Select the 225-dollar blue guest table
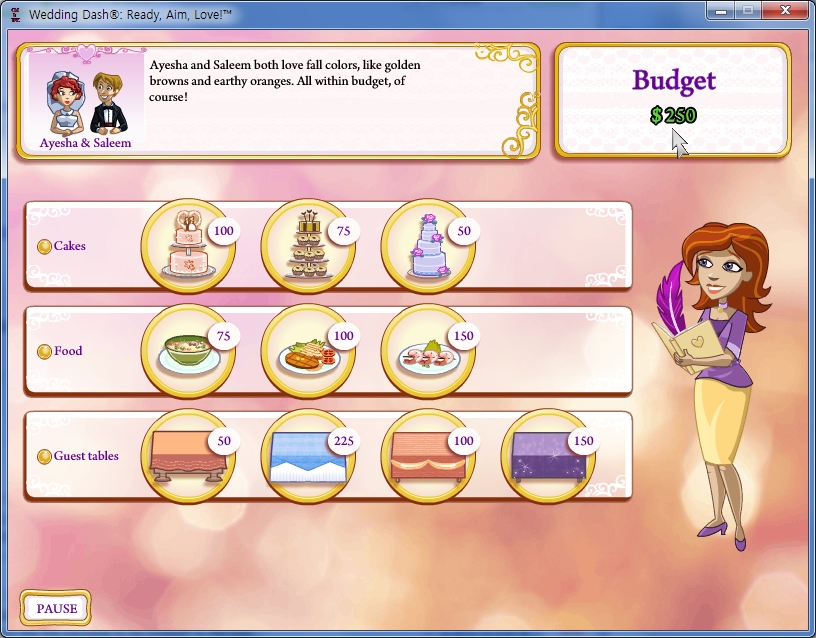This screenshot has height=638, width=816. (x=307, y=457)
